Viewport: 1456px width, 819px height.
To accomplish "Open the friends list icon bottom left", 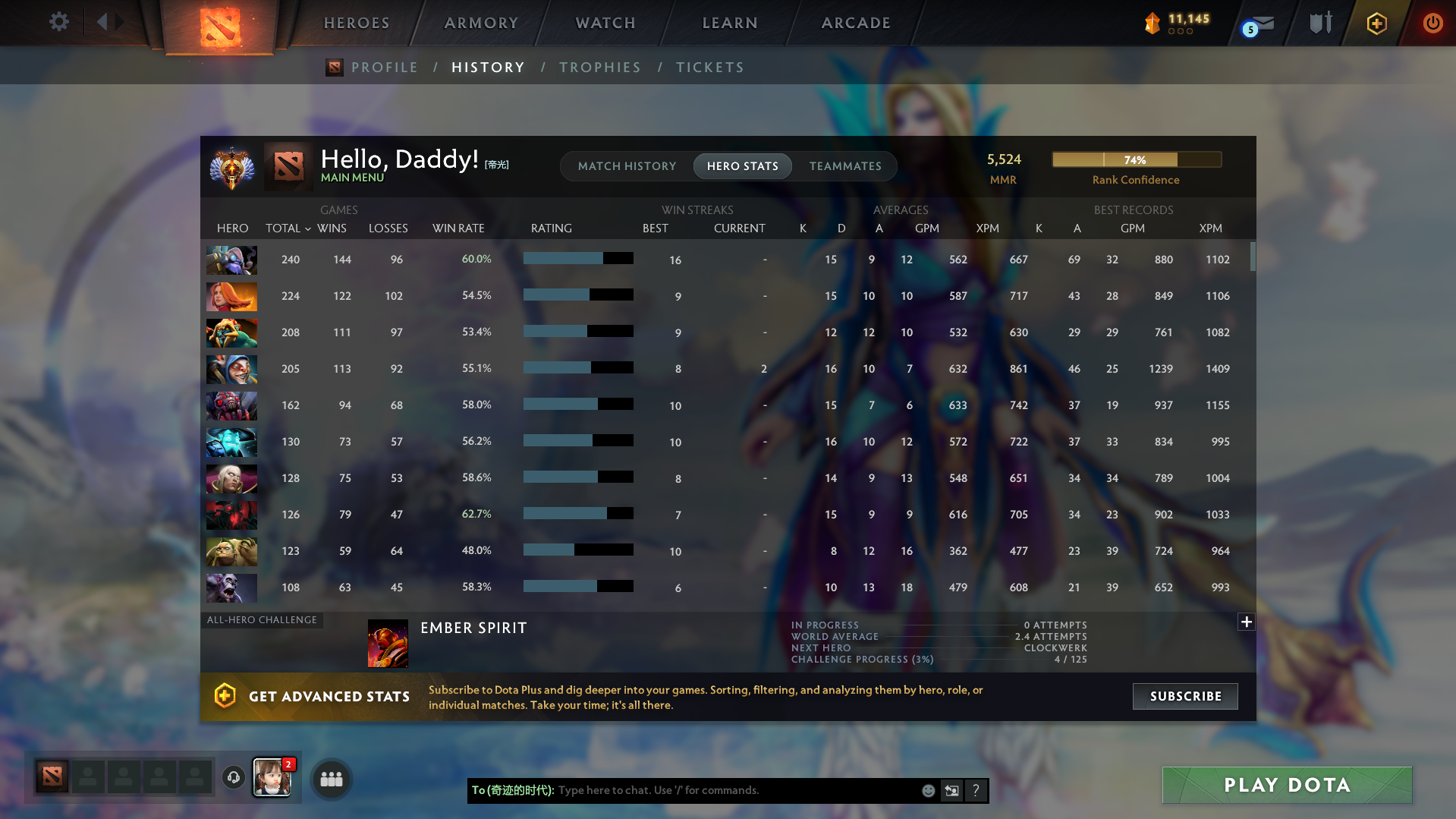I will 331,779.
